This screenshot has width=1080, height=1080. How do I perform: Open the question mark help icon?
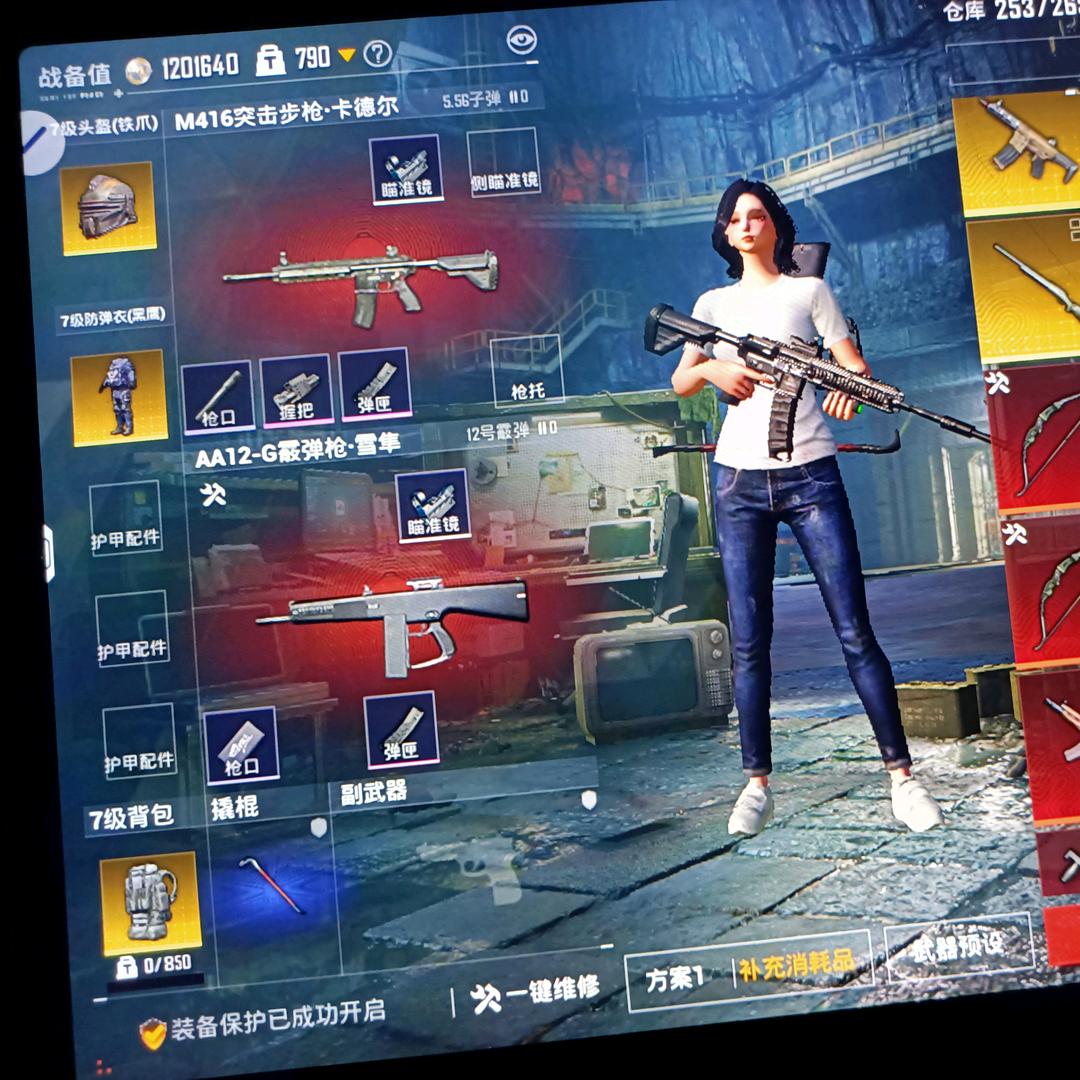[377, 54]
